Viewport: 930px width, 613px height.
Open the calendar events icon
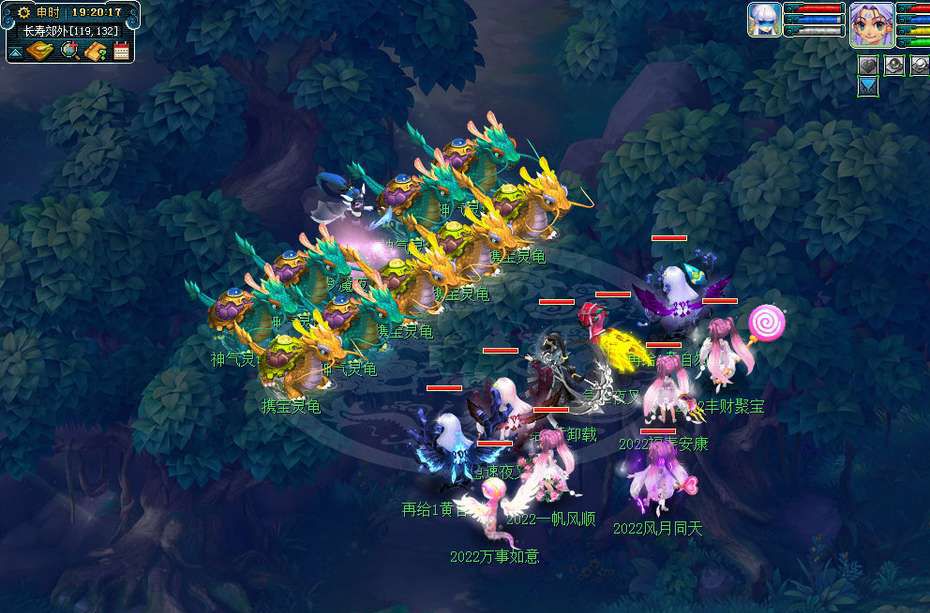122,51
